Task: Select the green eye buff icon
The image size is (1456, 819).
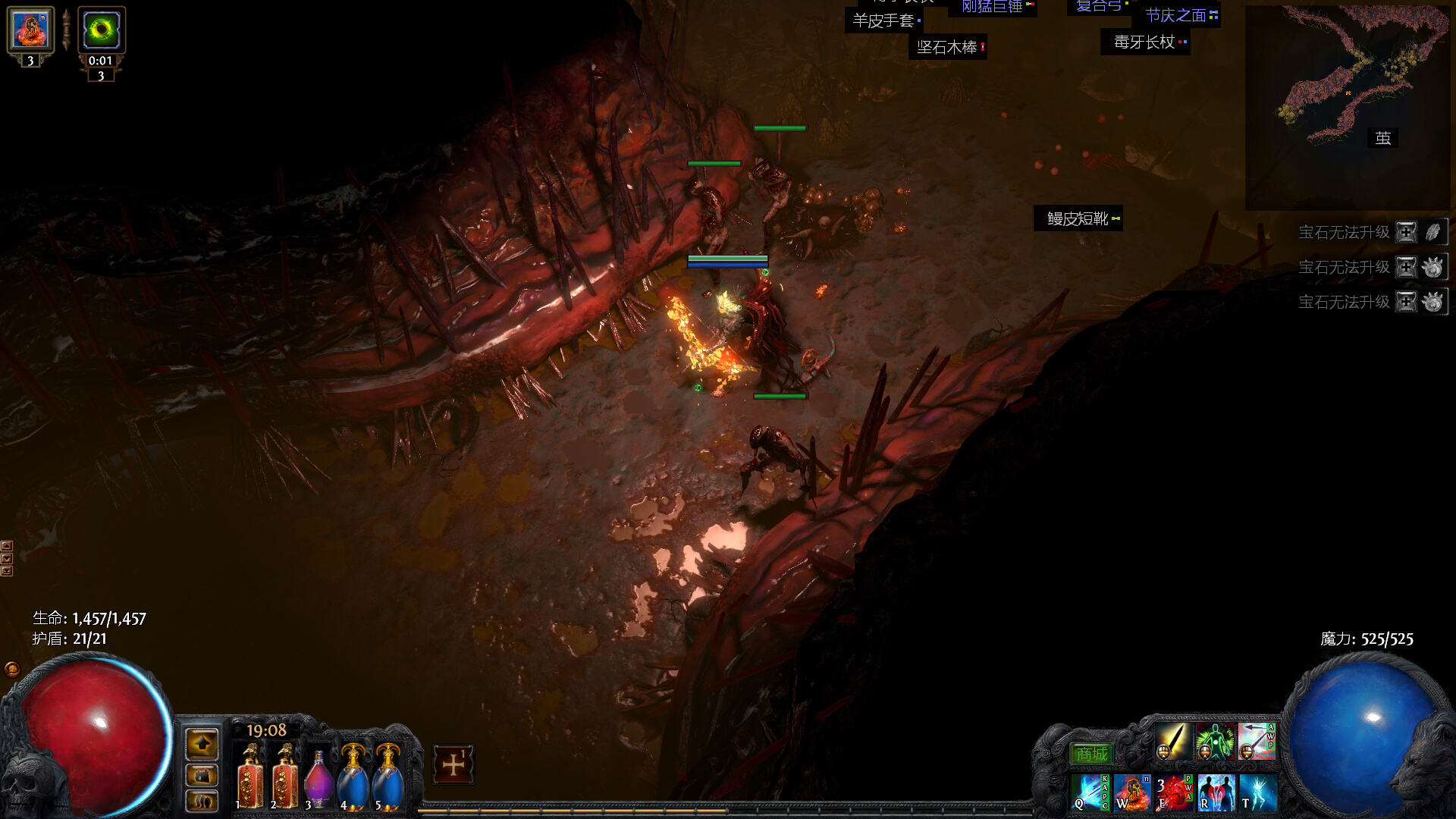Action: [101, 30]
